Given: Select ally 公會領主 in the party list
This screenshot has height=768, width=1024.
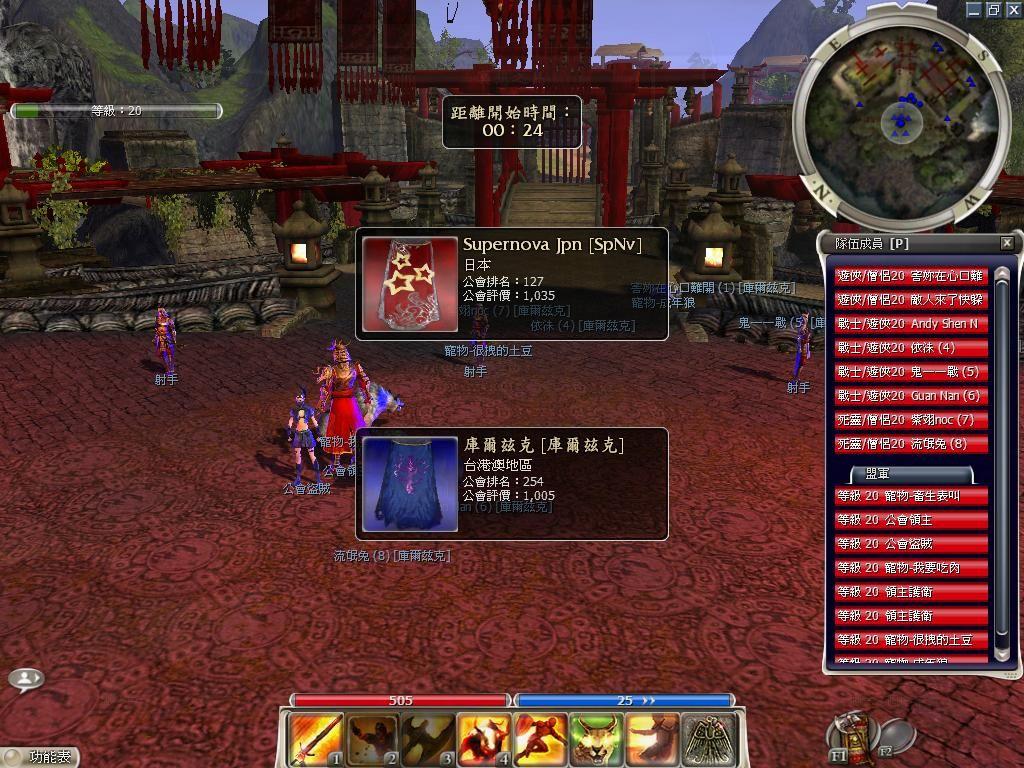Looking at the screenshot, I should click(911, 520).
